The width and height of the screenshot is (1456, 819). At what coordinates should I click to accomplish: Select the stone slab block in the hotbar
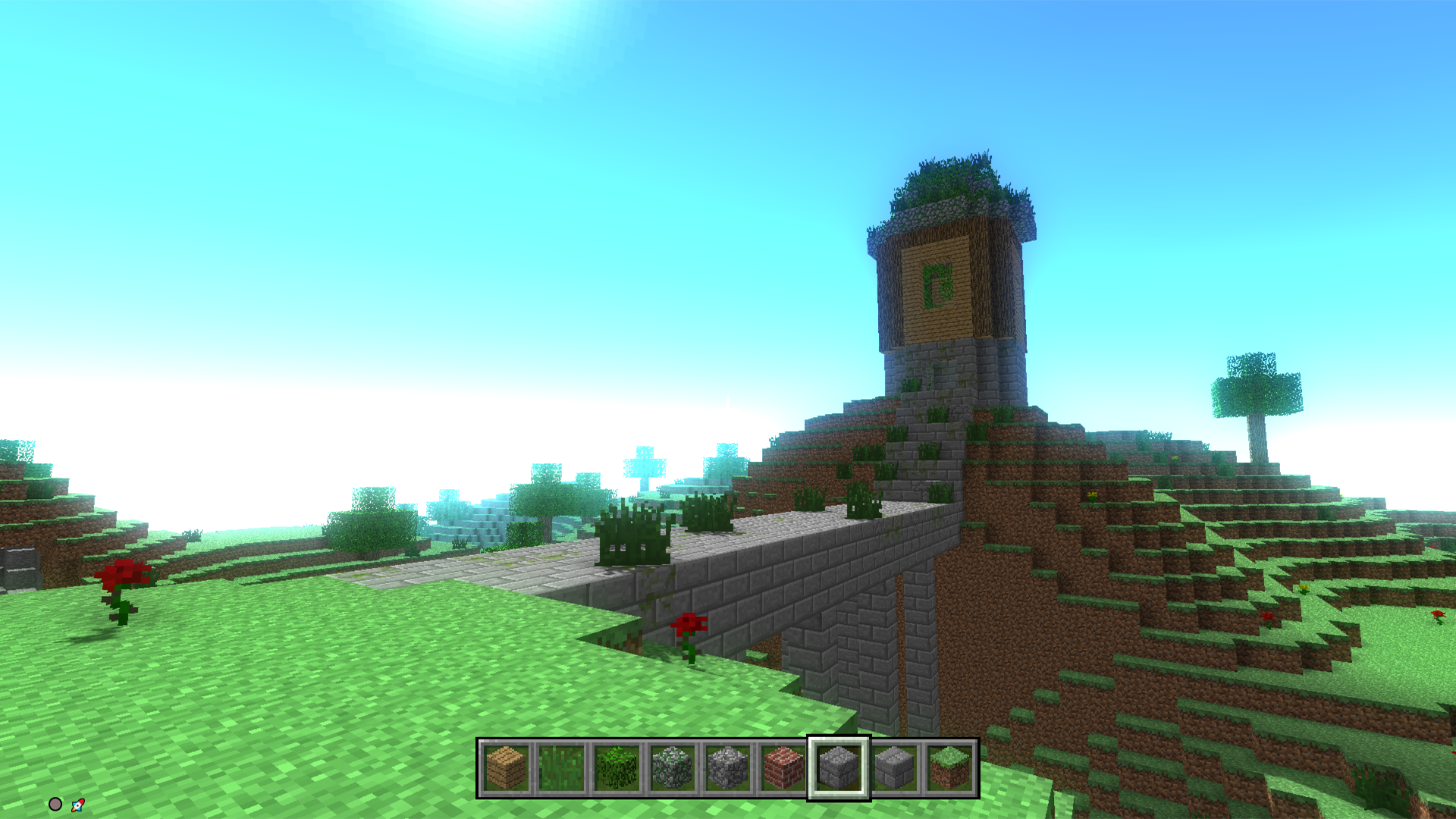point(893,770)
